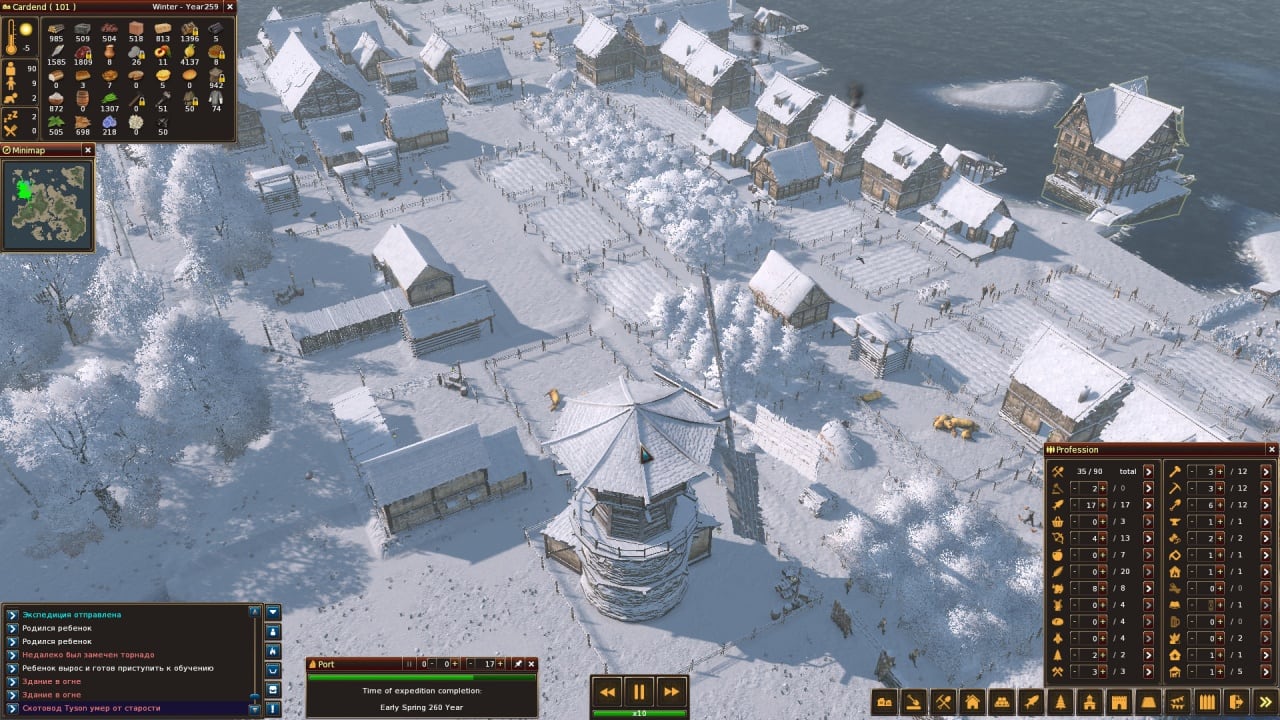
Task: Open the pine tree toolbar menu
Action: [1060, 702]
